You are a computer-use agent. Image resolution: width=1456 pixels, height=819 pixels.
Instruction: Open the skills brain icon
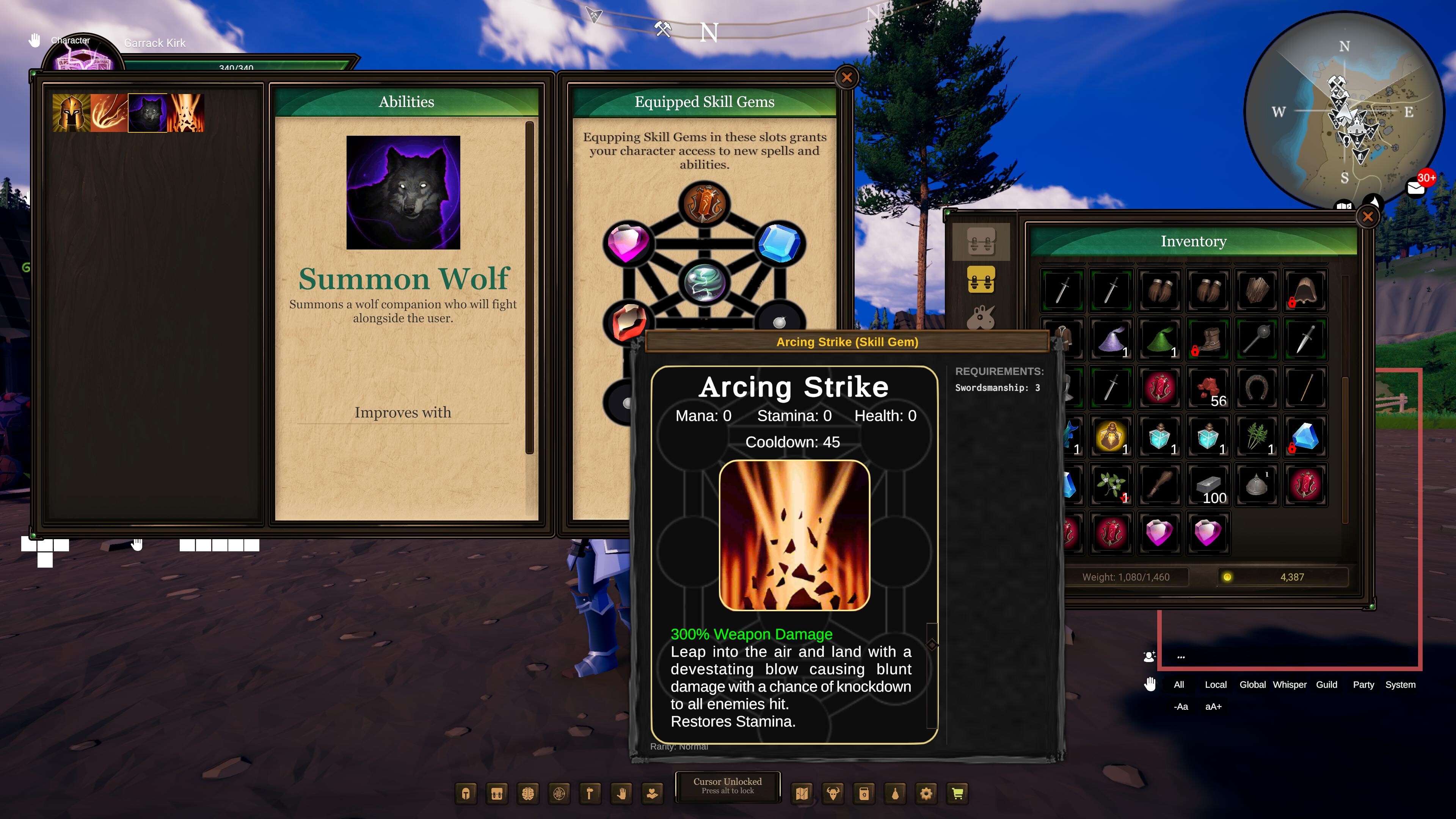pos(528,793)
